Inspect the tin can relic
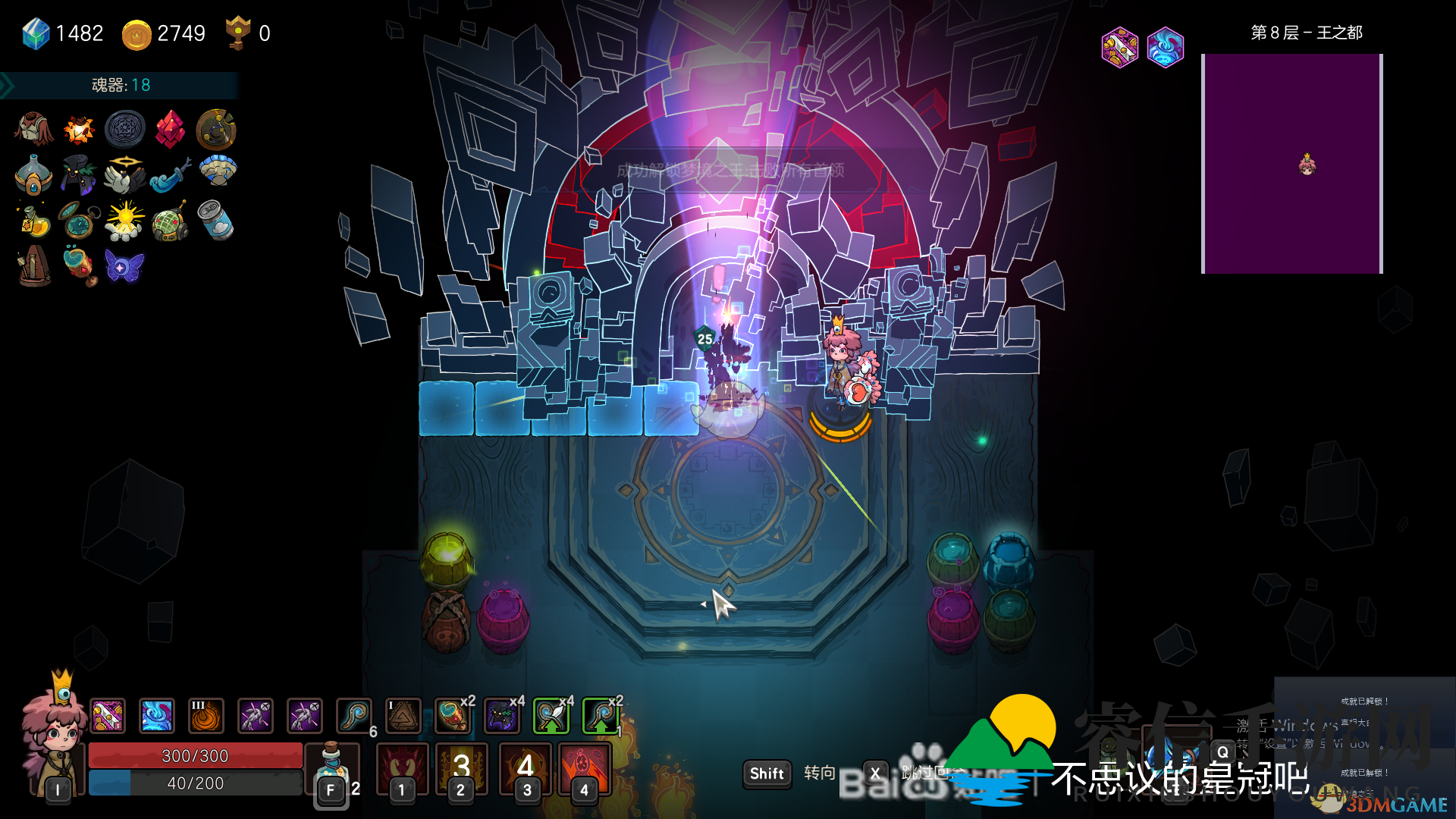 coord(215,220)
